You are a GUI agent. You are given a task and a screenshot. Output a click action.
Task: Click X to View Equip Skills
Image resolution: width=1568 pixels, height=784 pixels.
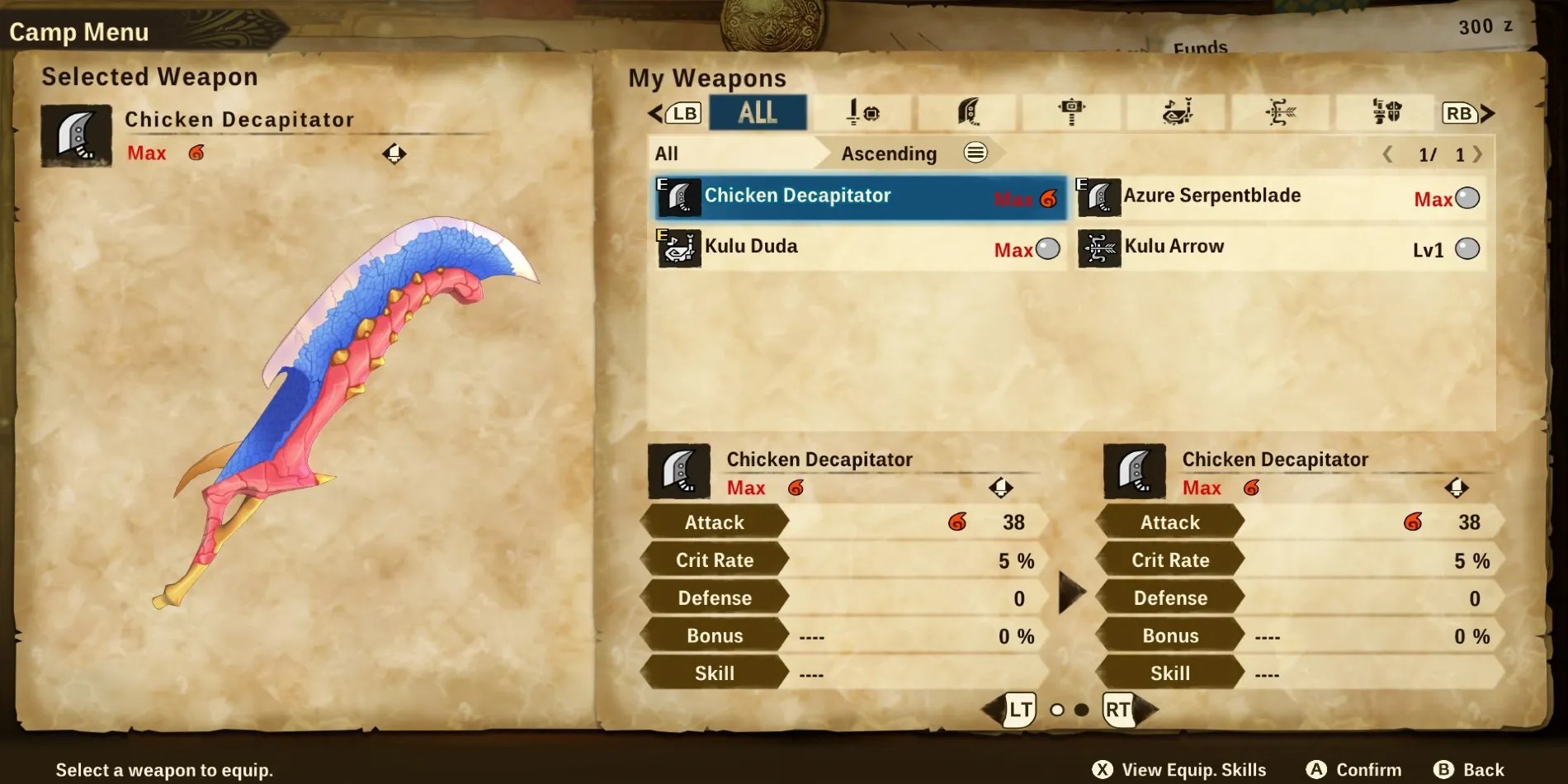[1104, 767]
